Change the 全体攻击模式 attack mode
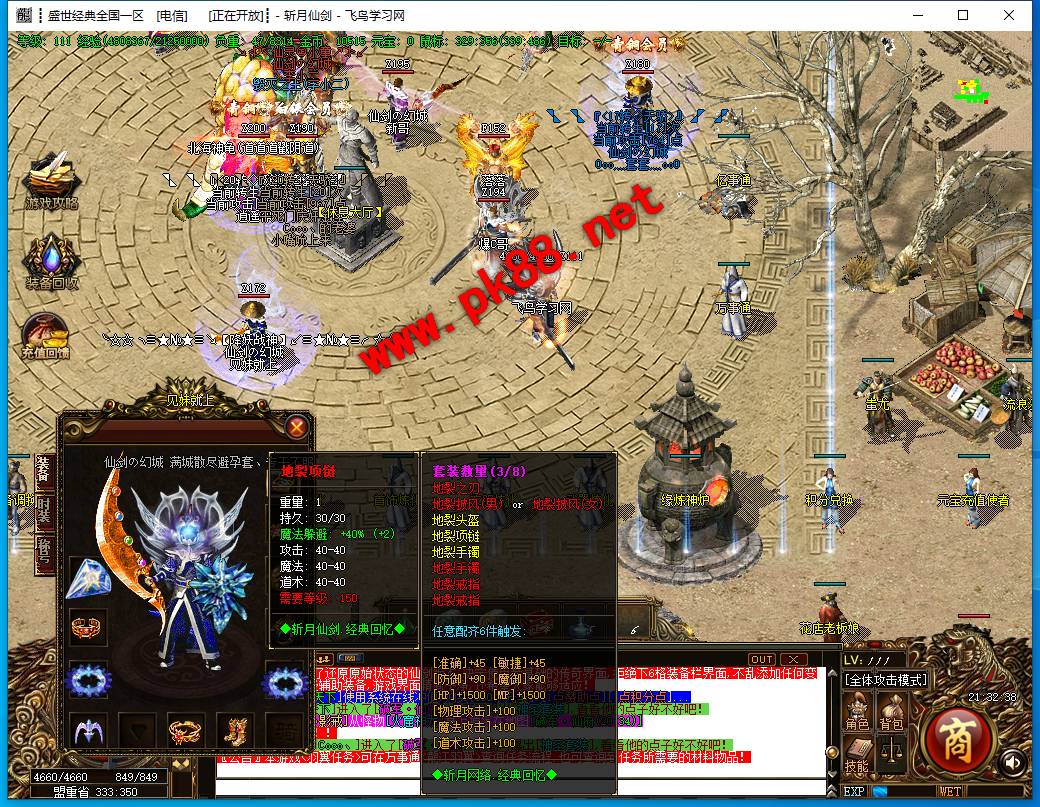This screenshot has width=1040, height=807. (886, 680)
